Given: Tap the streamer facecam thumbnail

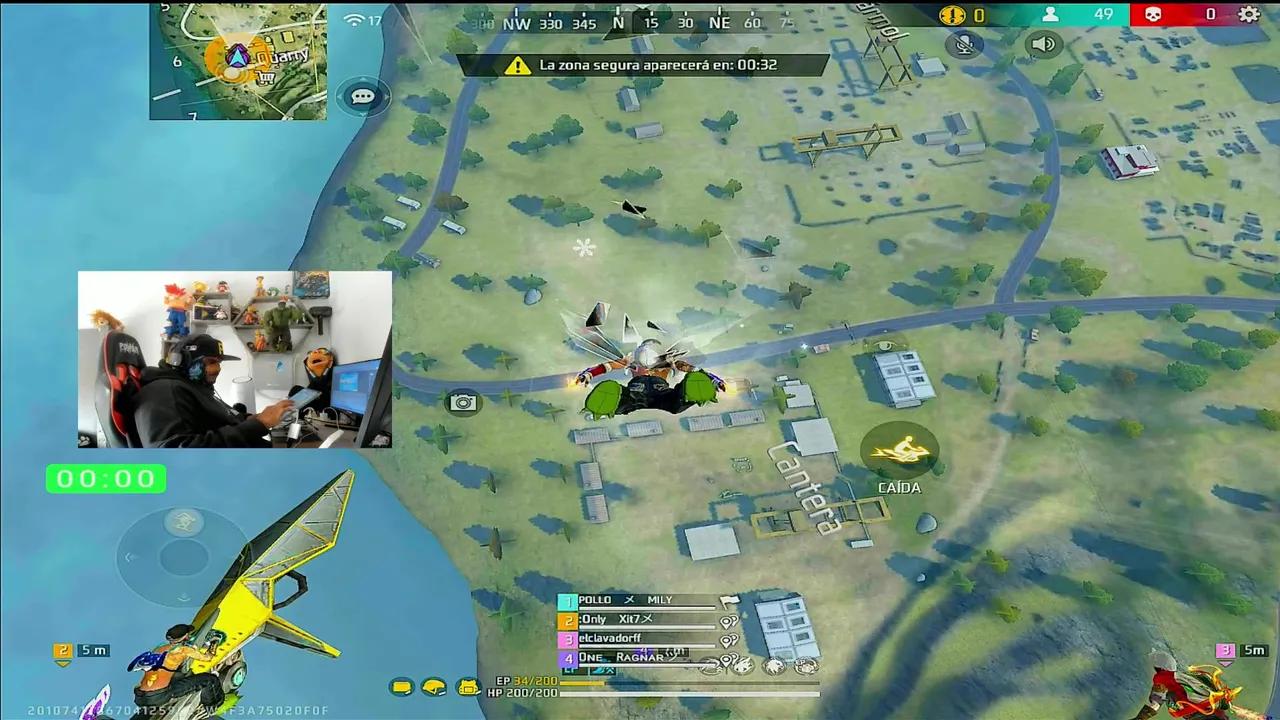Looking at the screenshot, I should [x=234, y=358].
